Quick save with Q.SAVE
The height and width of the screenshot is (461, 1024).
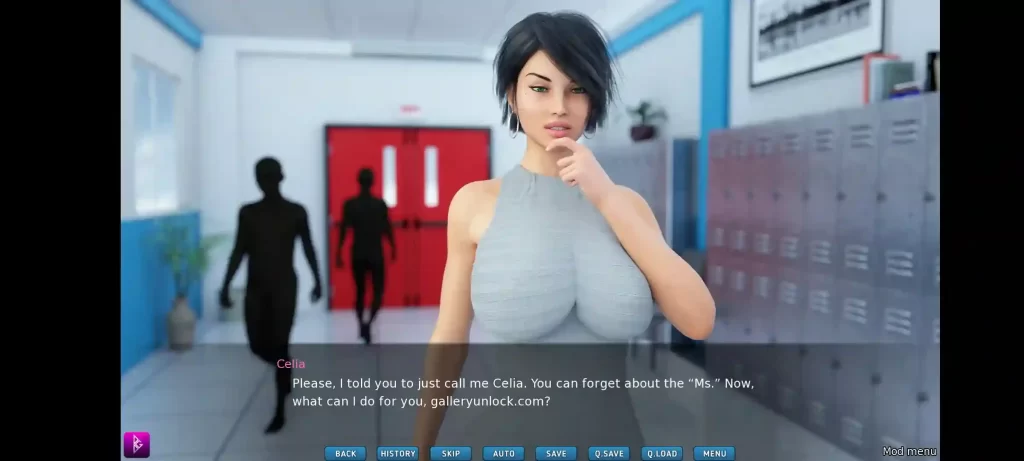click(x=608, y=453)
